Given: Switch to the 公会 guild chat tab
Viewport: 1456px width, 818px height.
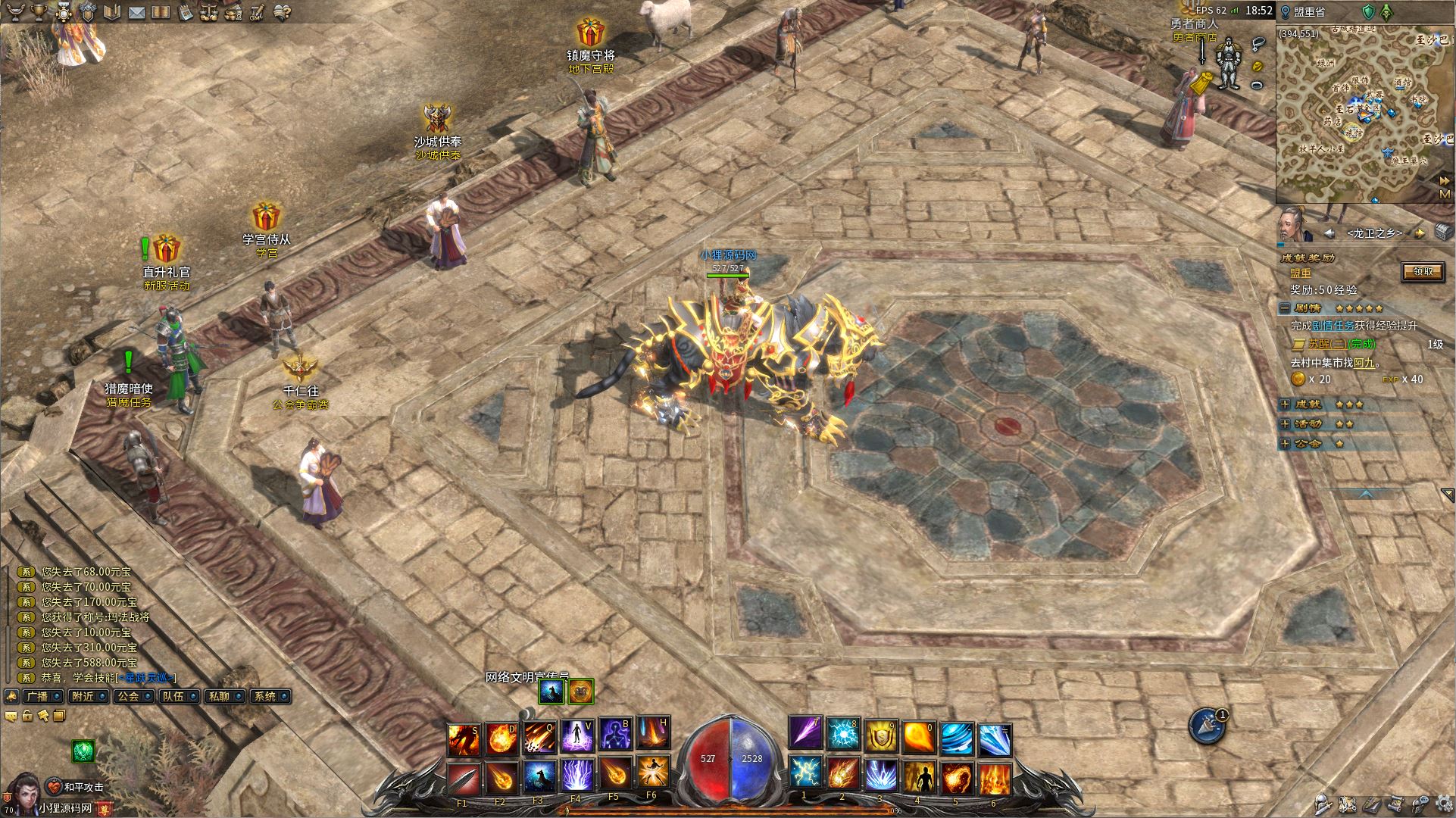Looking at the screenshot, I should (132, 696).
